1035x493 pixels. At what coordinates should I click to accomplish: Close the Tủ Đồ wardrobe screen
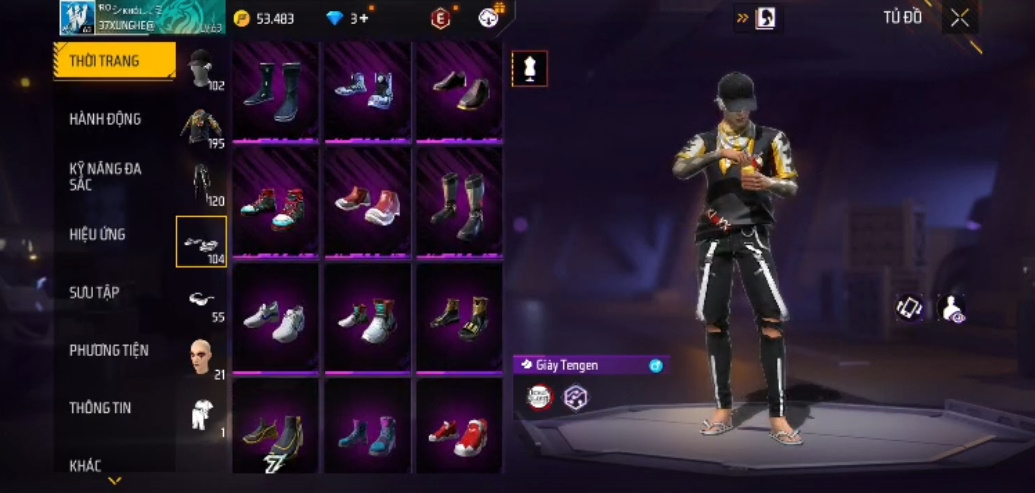(x=960, y=18)
